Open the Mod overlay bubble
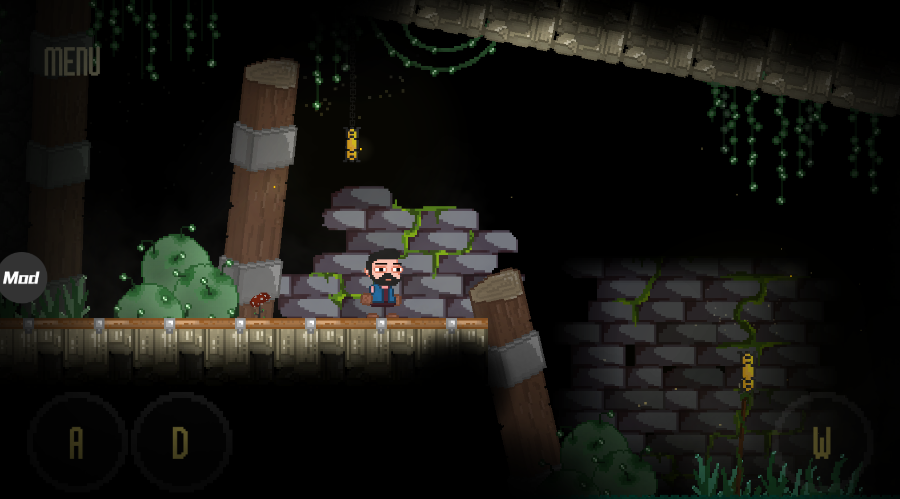The image size is (900, 499). tap(21, 277)
